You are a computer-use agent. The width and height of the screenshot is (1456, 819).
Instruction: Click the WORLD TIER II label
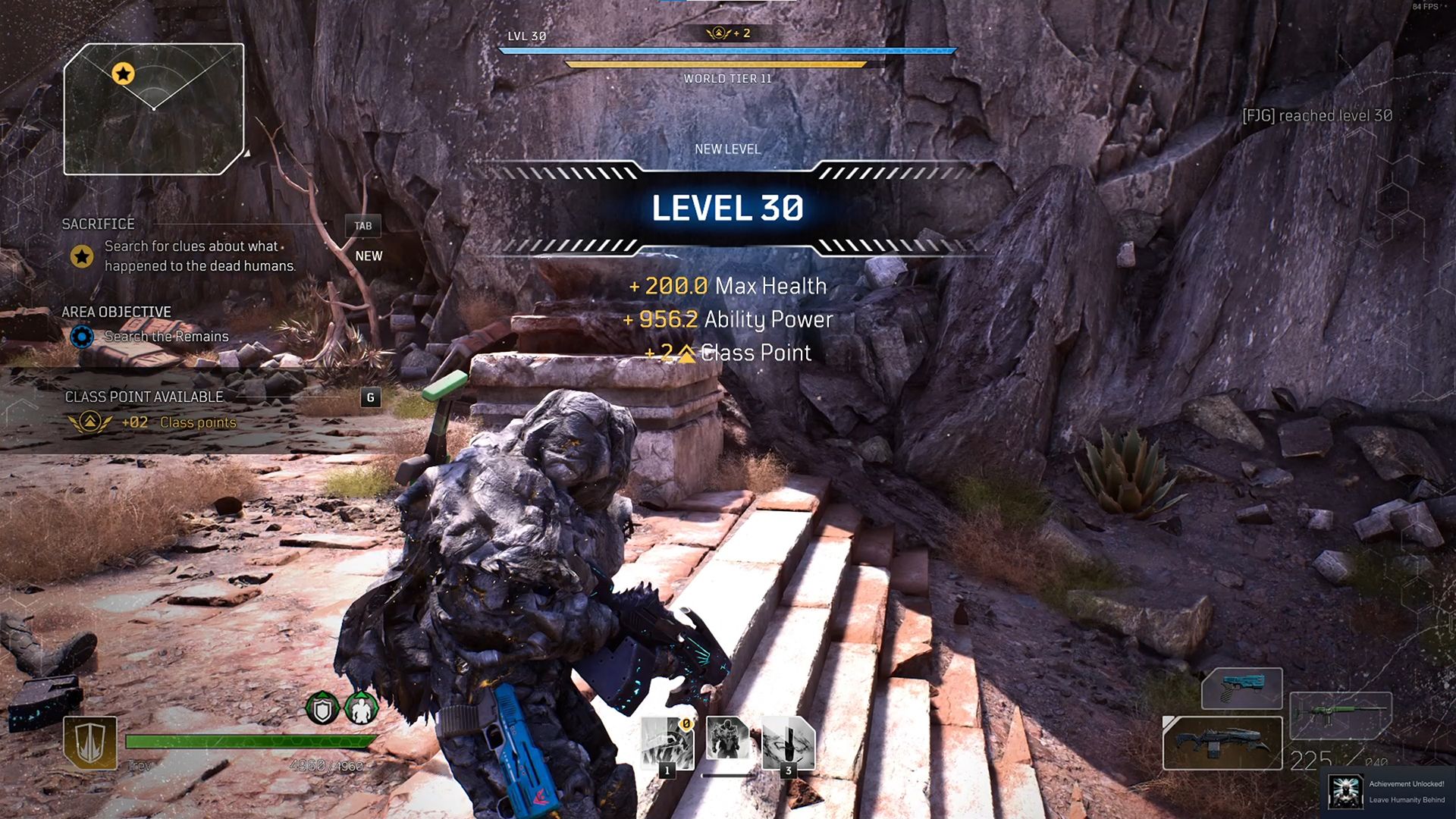pos(726,78)
